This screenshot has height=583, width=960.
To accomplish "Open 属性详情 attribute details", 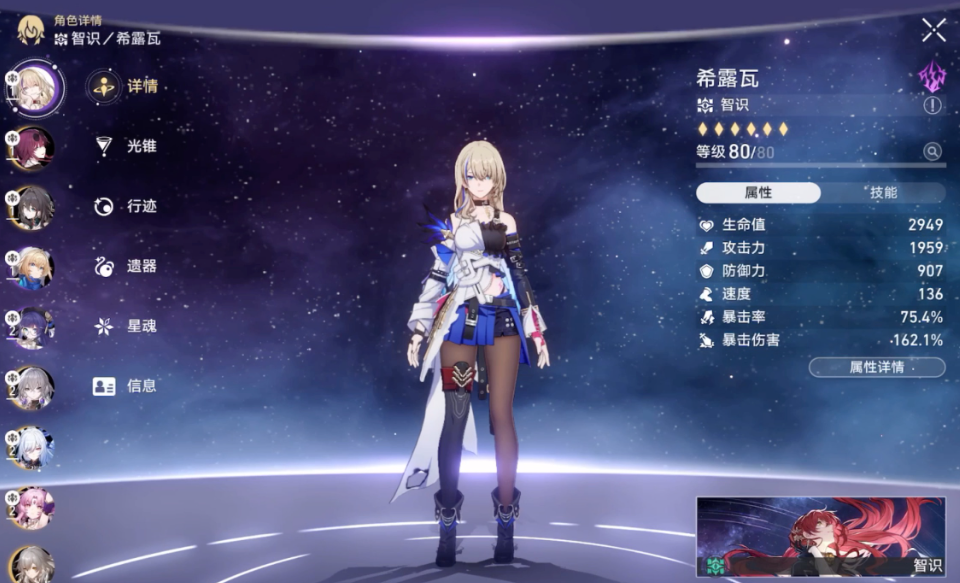I will point(876,367).
